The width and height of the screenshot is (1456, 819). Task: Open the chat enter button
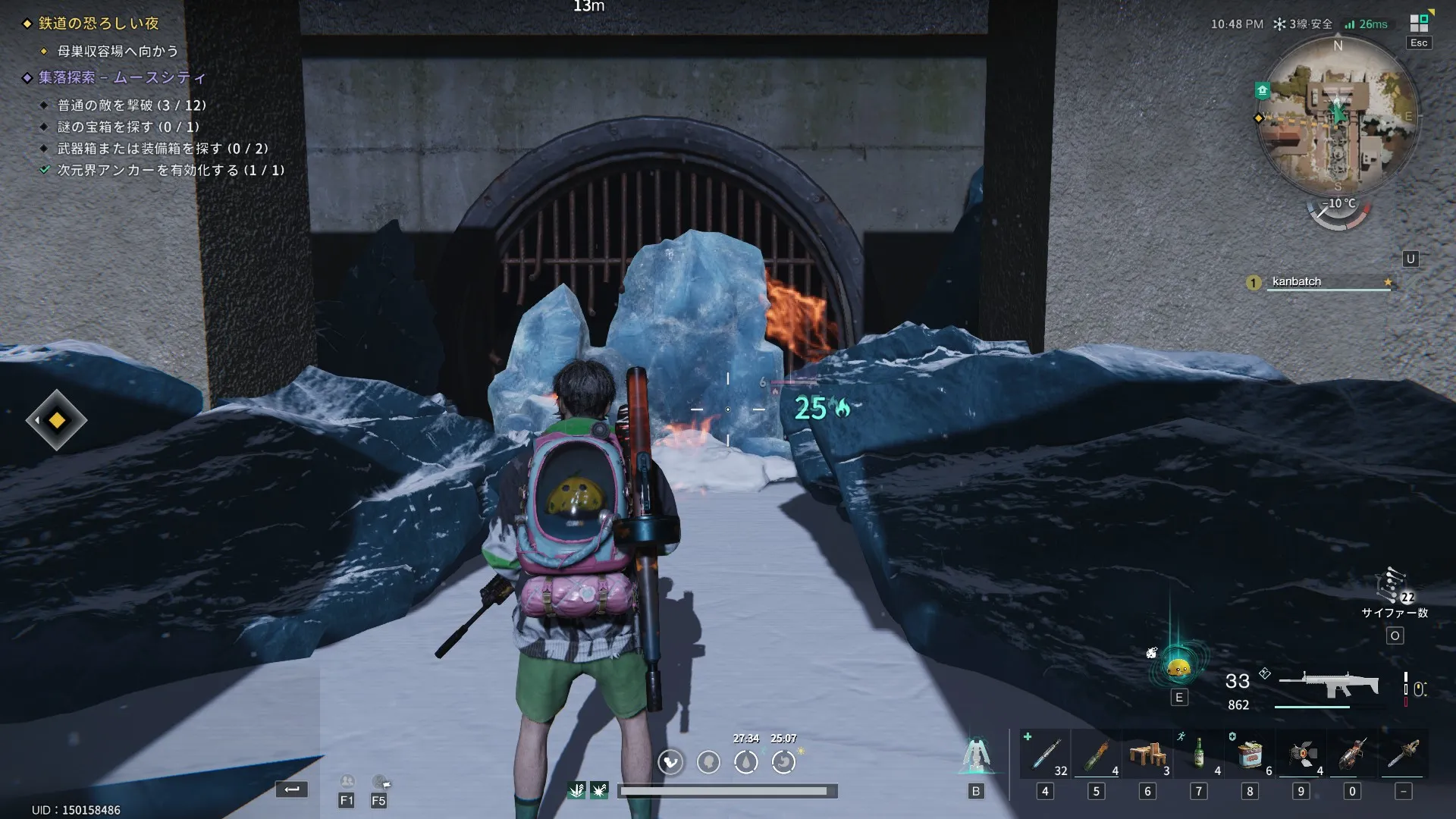coord(292,789)
